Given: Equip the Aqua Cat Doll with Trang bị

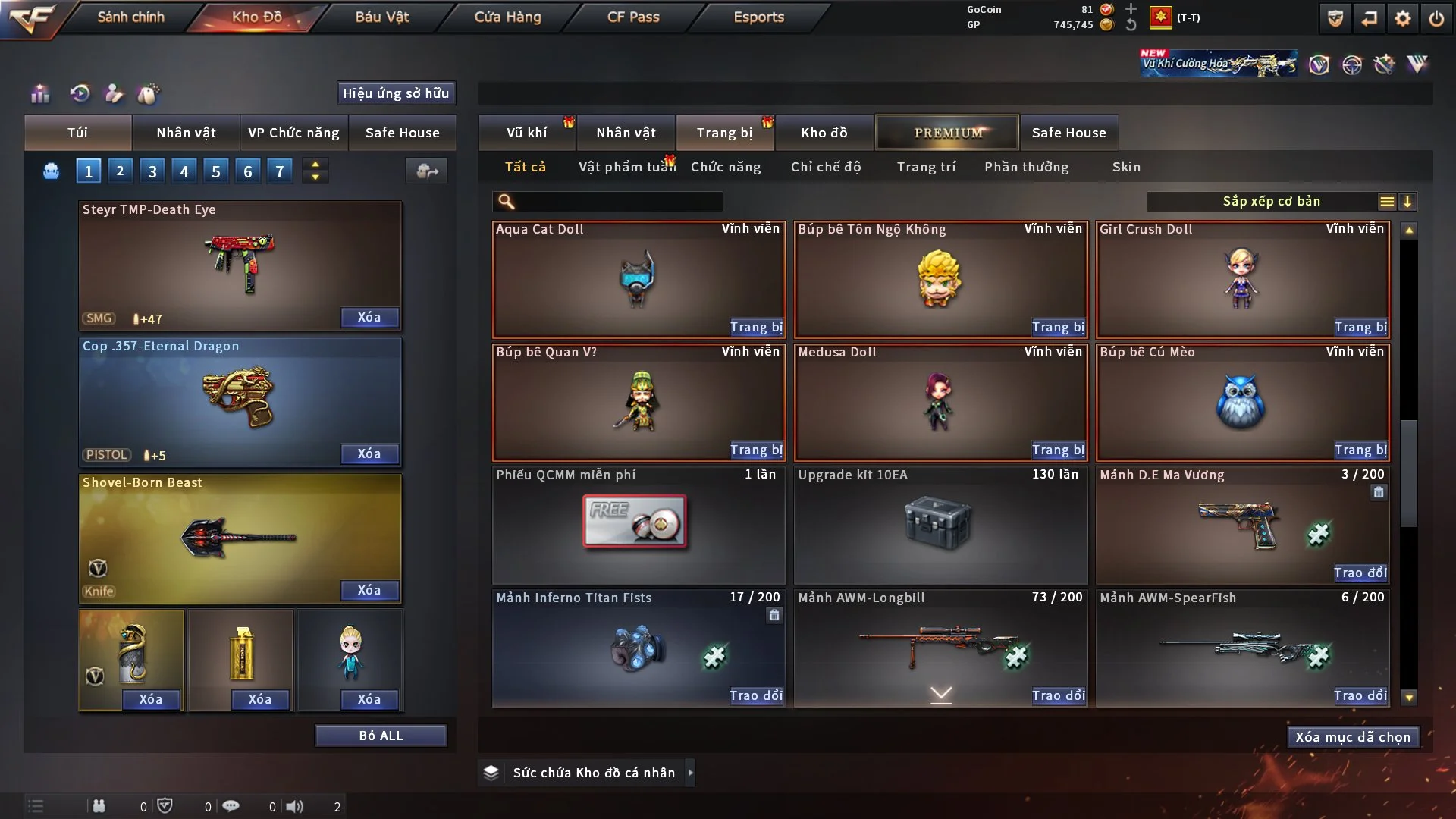Looking at the screenshot, I should (756, 327).
